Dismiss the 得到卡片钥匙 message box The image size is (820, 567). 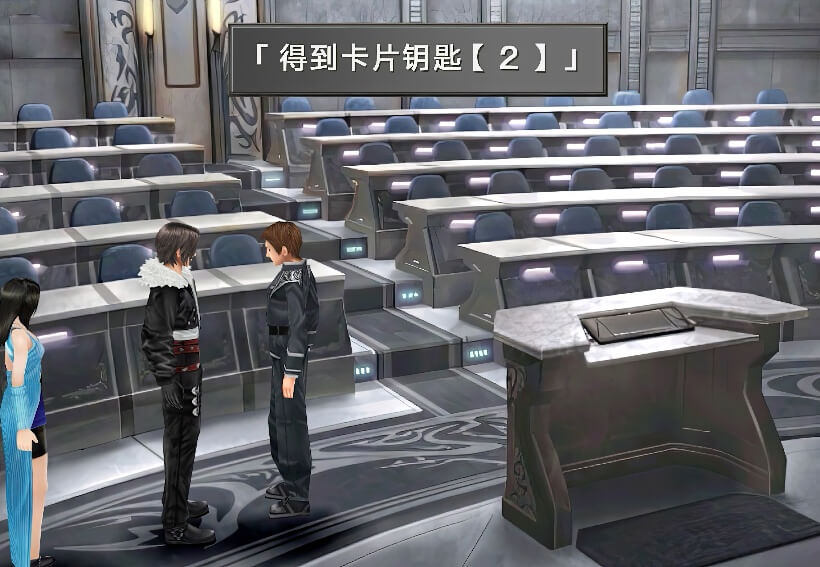pyautogui.click(x=418, y=60)
